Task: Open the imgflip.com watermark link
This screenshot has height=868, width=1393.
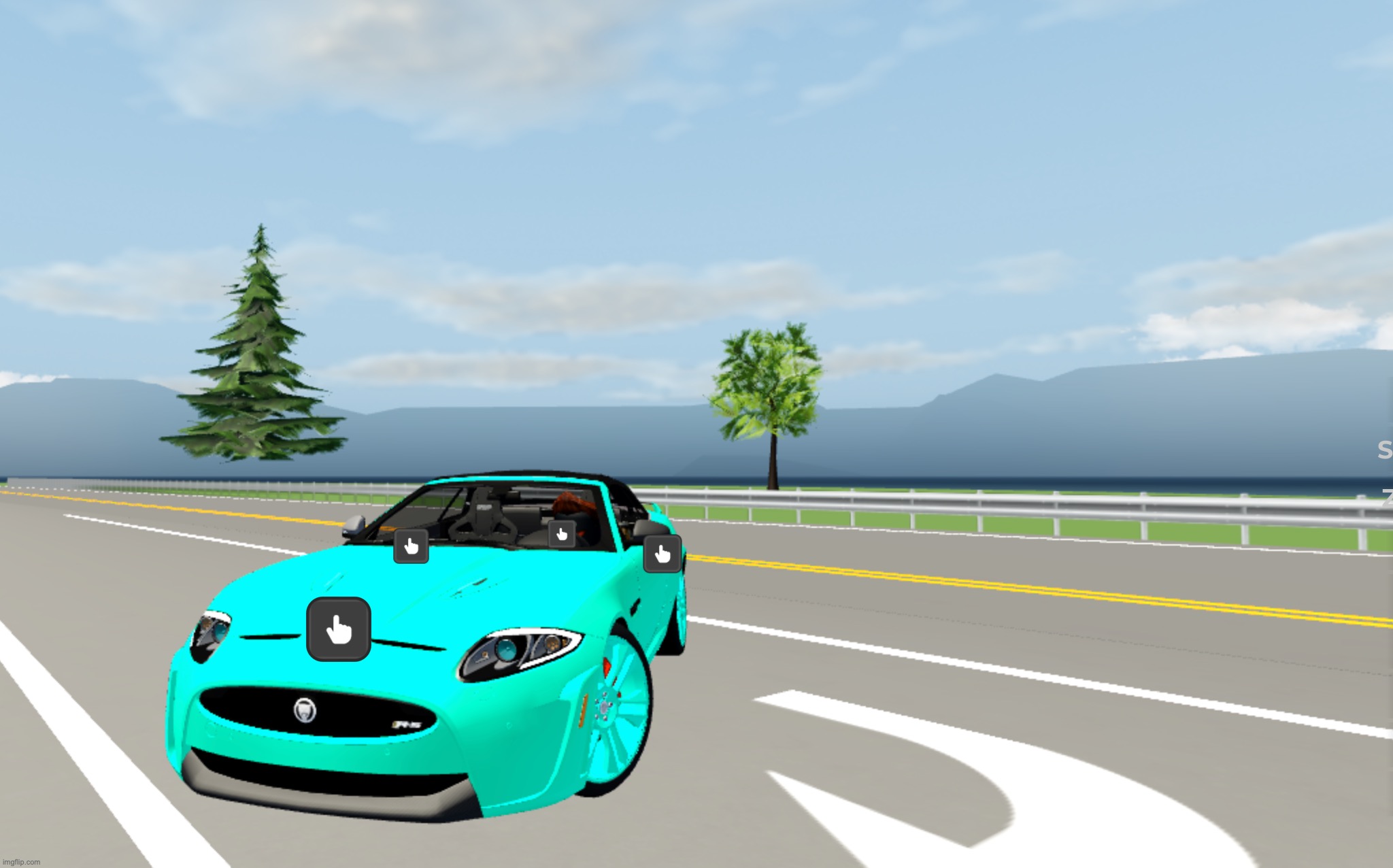Action: [22, 860]
